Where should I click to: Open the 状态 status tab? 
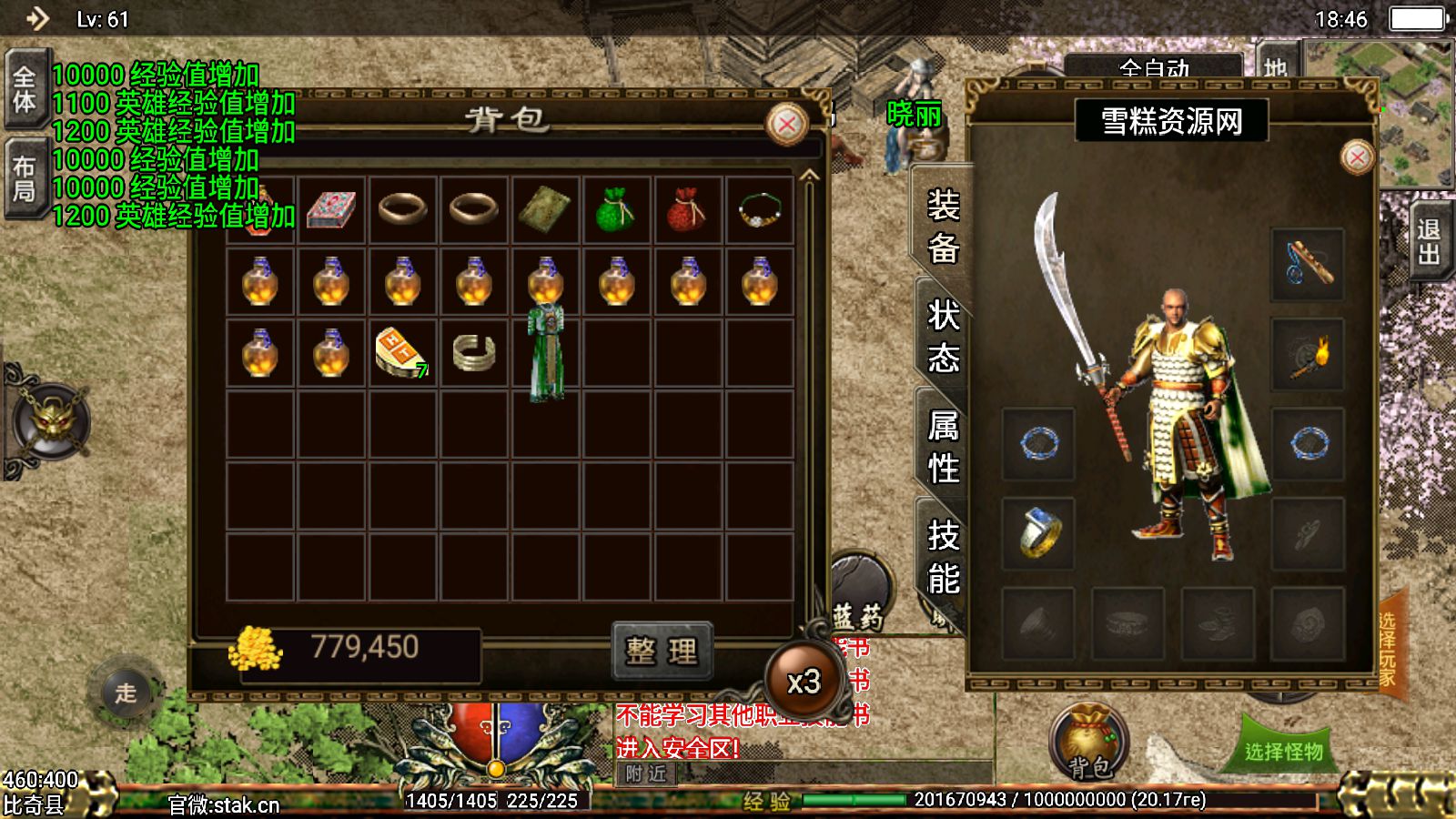point(944,337)
